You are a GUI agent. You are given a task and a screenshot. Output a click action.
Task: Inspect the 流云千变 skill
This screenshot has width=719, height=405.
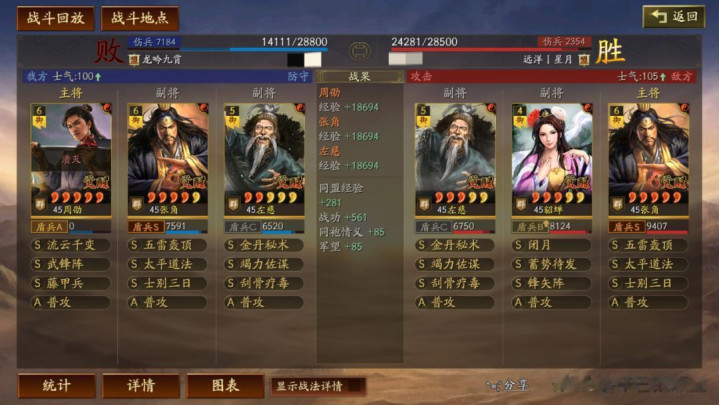click(x=72, y=244)
